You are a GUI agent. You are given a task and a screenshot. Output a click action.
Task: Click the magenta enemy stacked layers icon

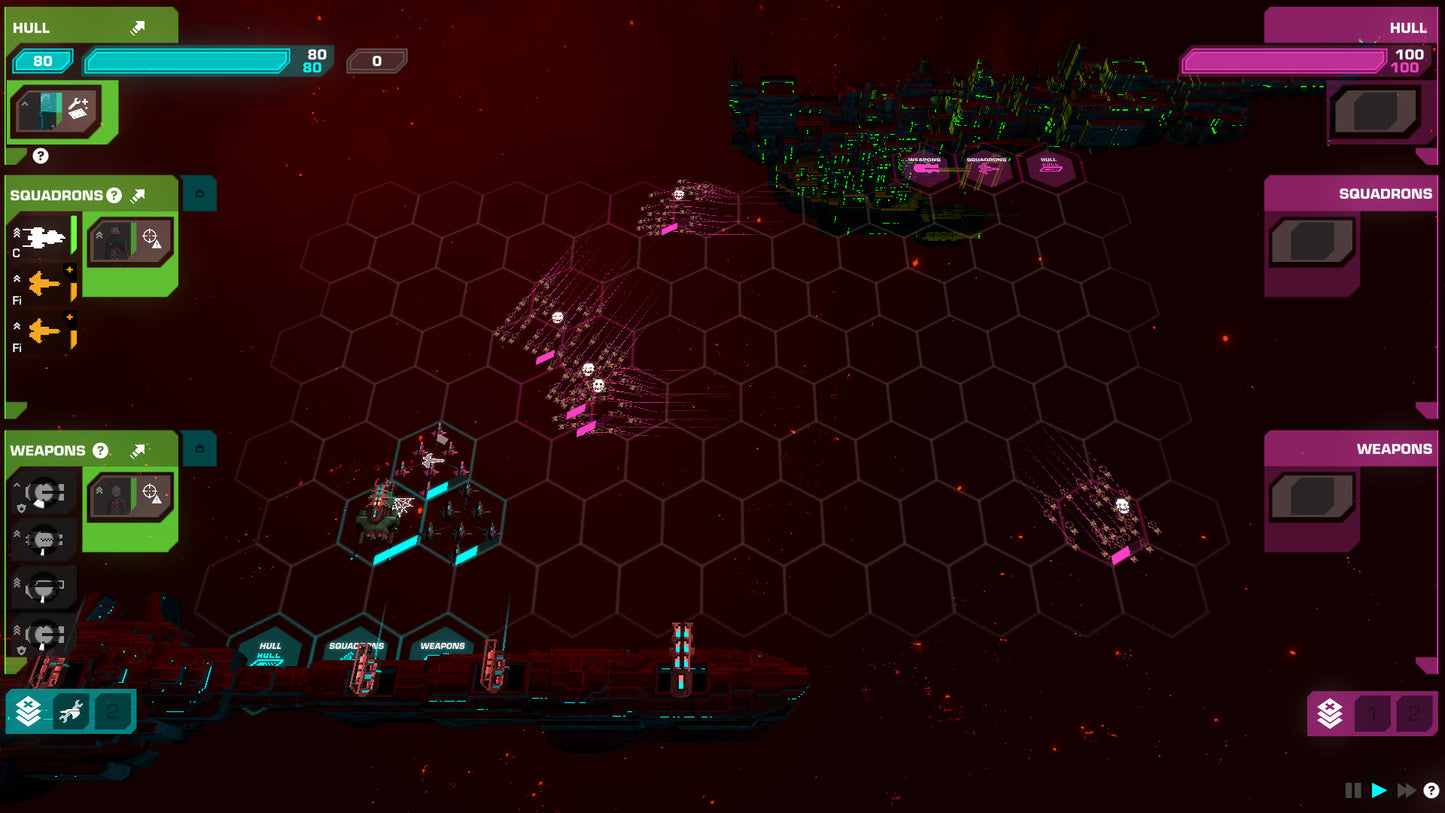pos(1330,714)
